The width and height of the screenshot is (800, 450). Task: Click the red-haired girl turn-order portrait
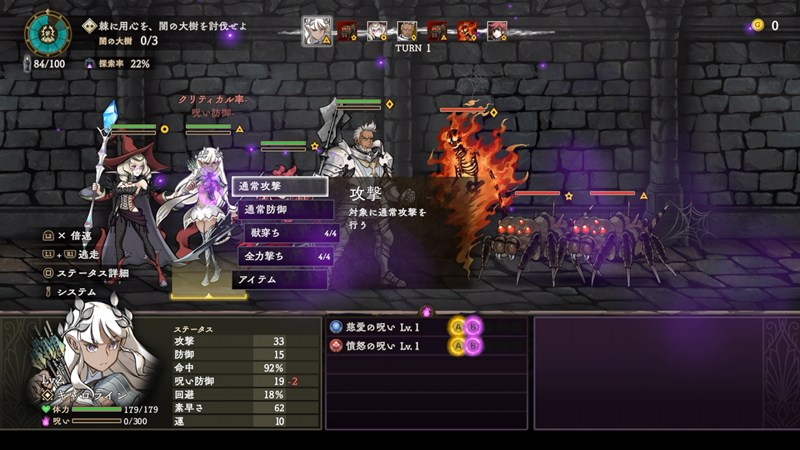click(497, 31)
